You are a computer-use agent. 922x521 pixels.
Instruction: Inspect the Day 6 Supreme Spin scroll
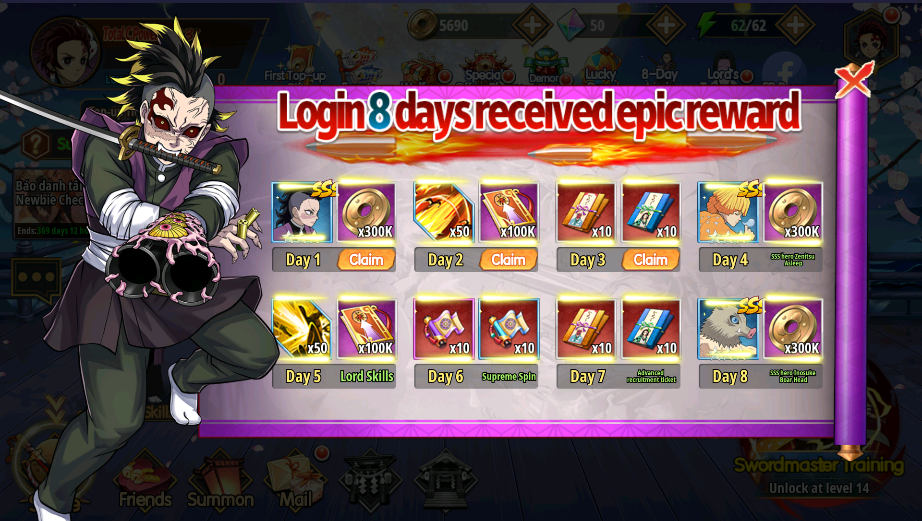[x=509, y=329]
